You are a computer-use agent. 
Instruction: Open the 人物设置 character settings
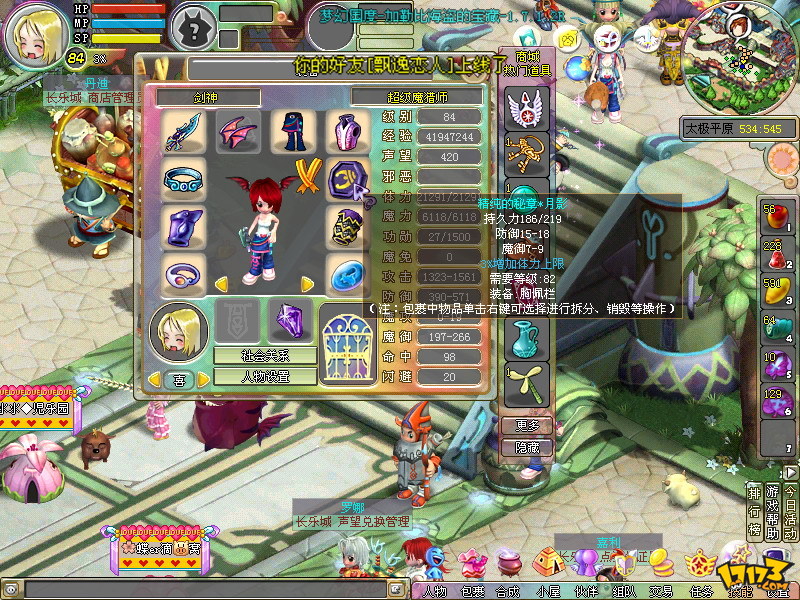265,377
